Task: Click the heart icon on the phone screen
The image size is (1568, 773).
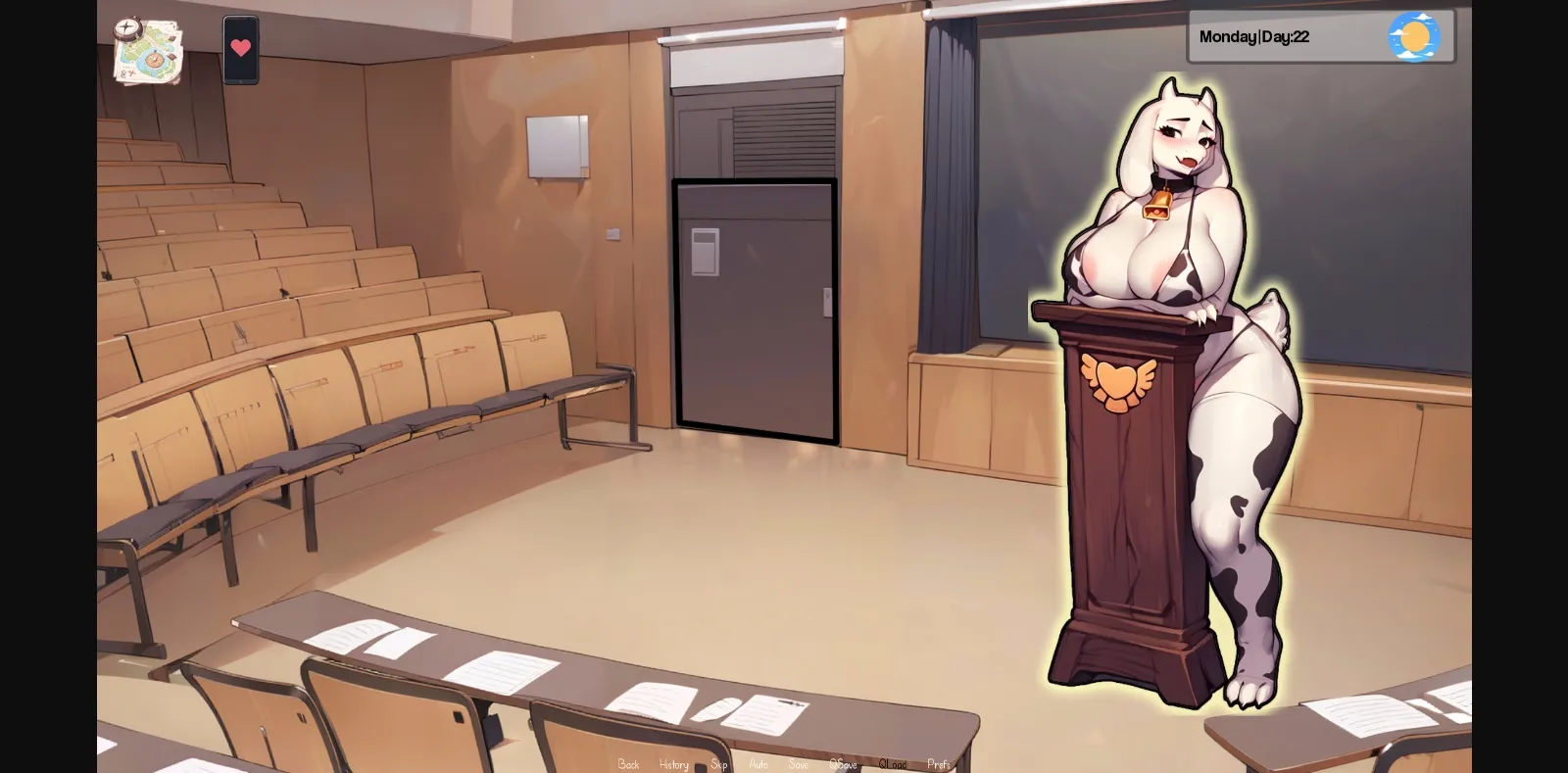Action: pos(240,45)
